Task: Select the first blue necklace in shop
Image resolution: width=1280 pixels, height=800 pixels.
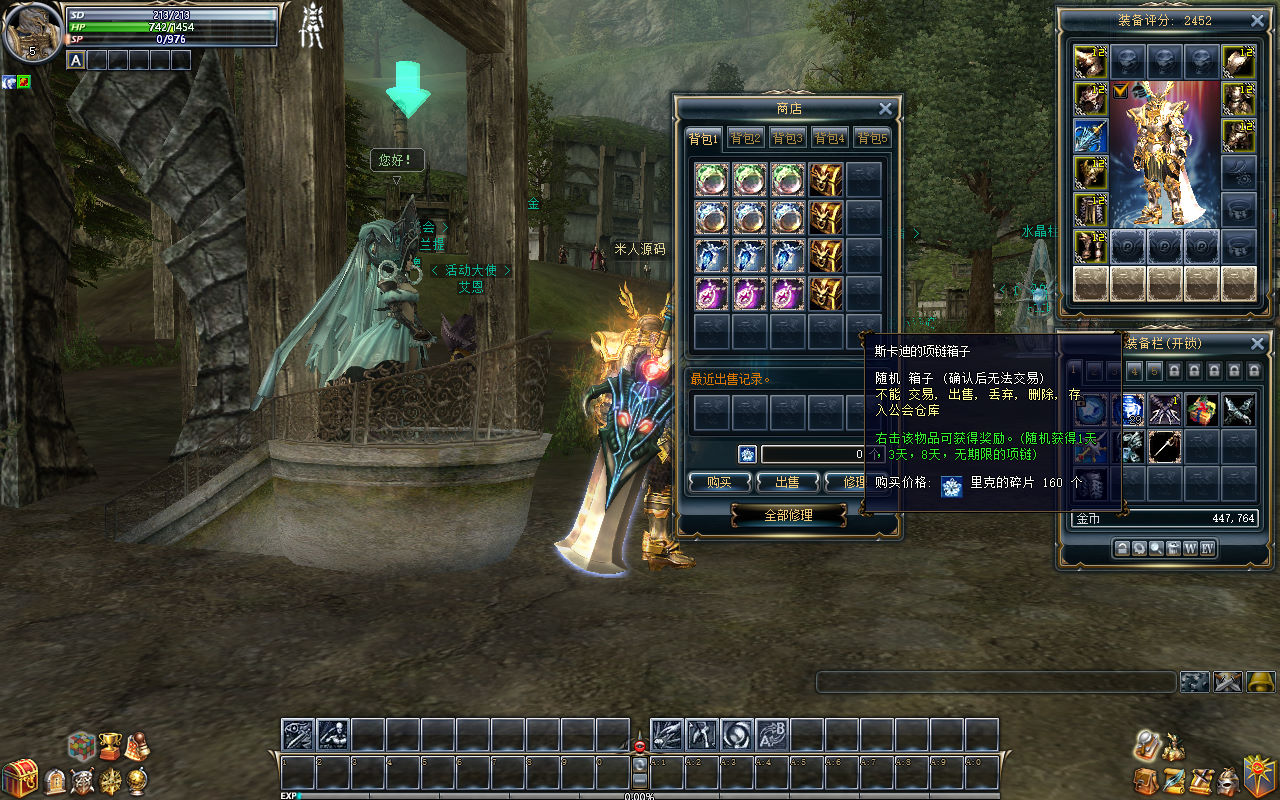Action: (x=711, y=256)
